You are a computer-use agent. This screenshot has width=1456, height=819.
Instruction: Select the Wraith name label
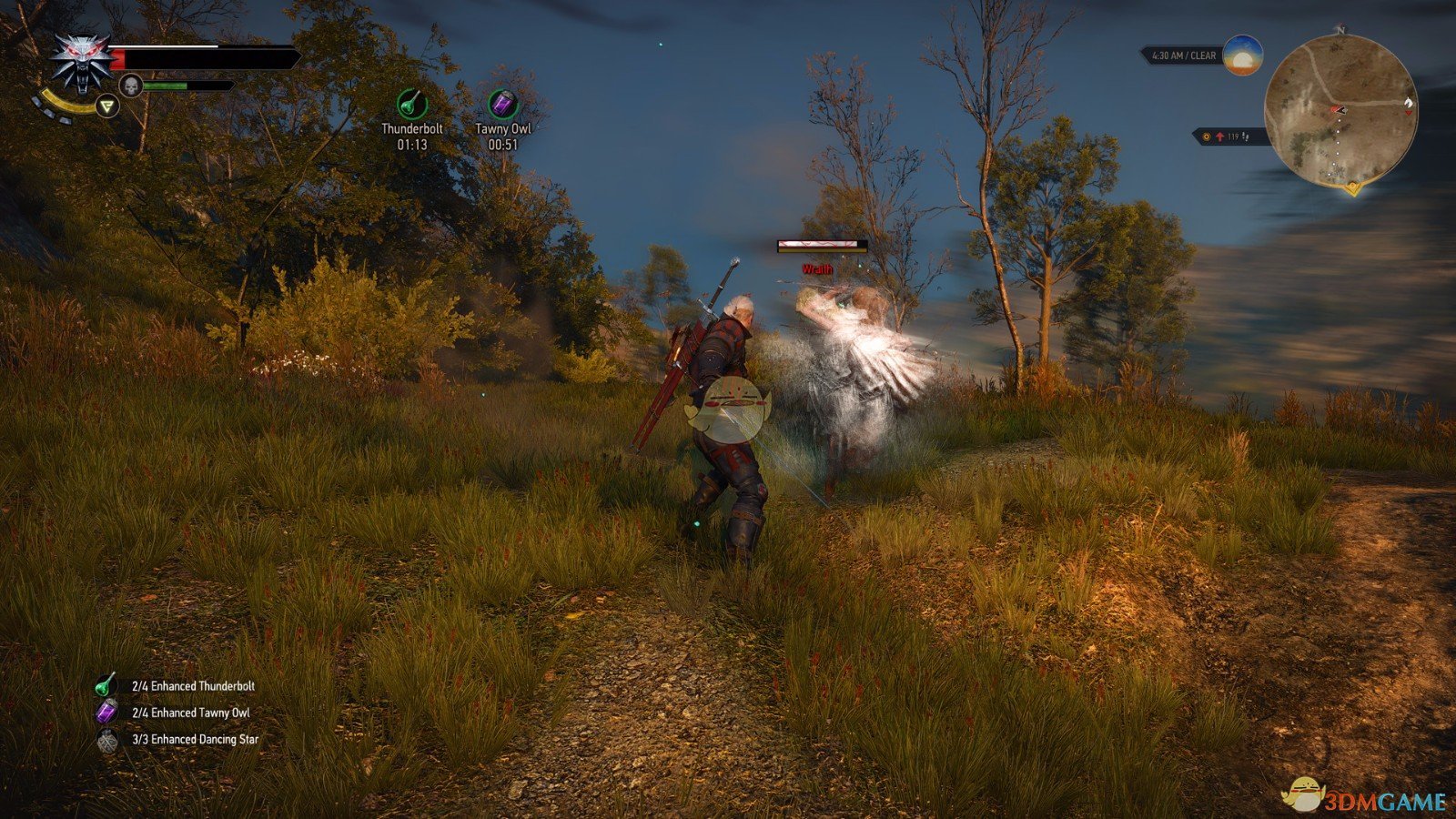point(817,268)
